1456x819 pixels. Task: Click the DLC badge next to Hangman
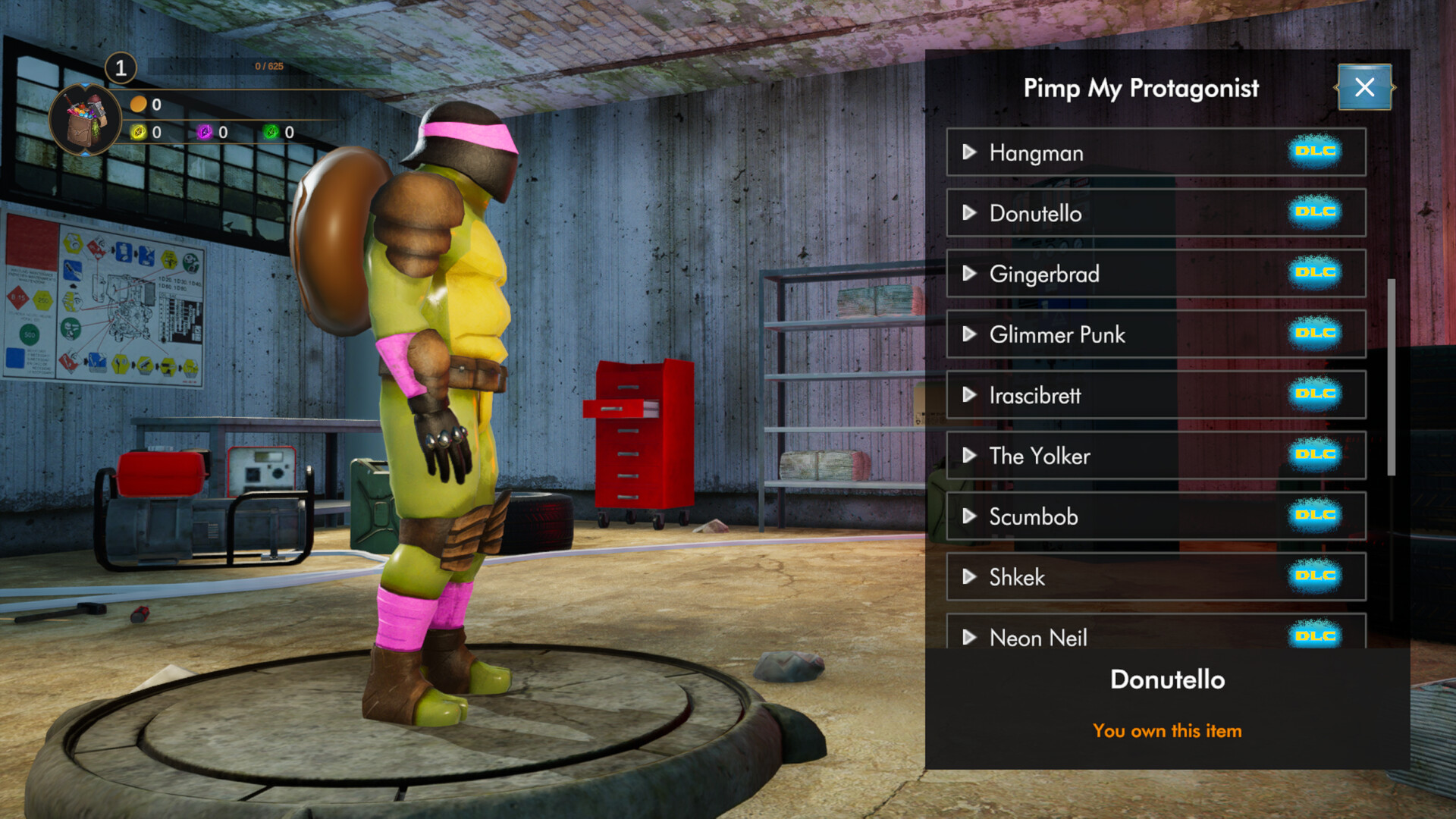click(x=1316, y=152)
